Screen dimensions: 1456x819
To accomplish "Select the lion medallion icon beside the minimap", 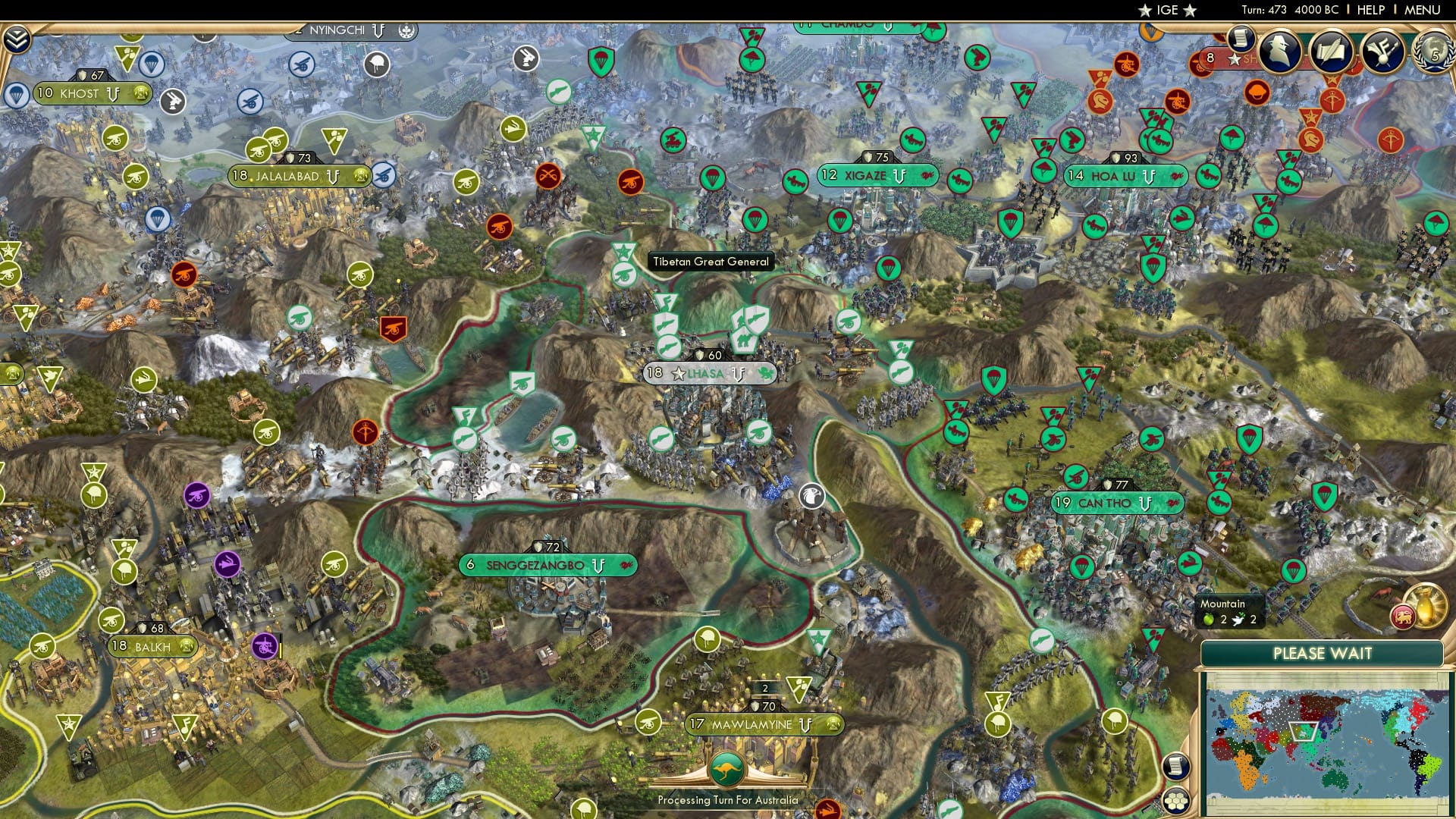I will pyautogui.click(x=1403, y=616).
